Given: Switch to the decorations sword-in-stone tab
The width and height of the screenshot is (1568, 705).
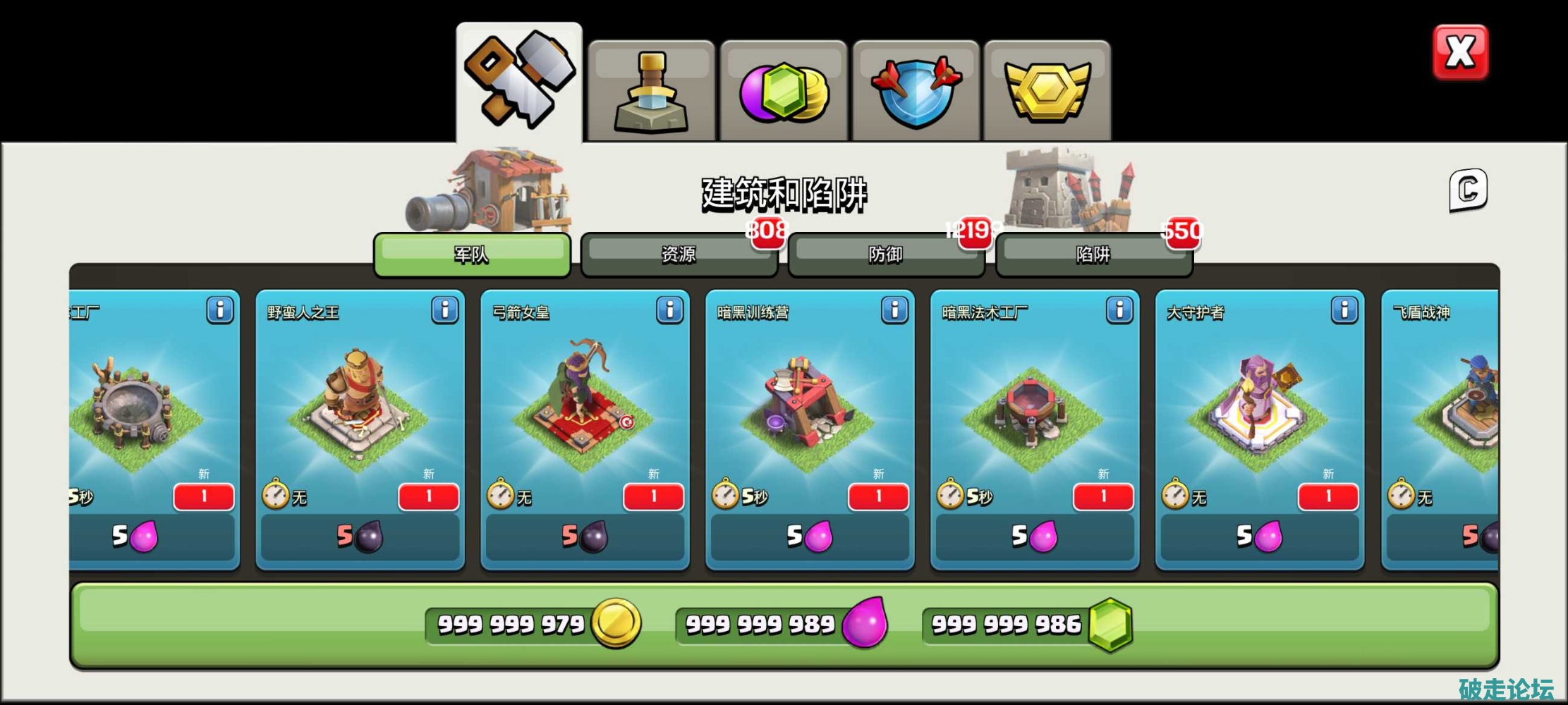Looking at the screenshot, I should (x=651, y=92).
